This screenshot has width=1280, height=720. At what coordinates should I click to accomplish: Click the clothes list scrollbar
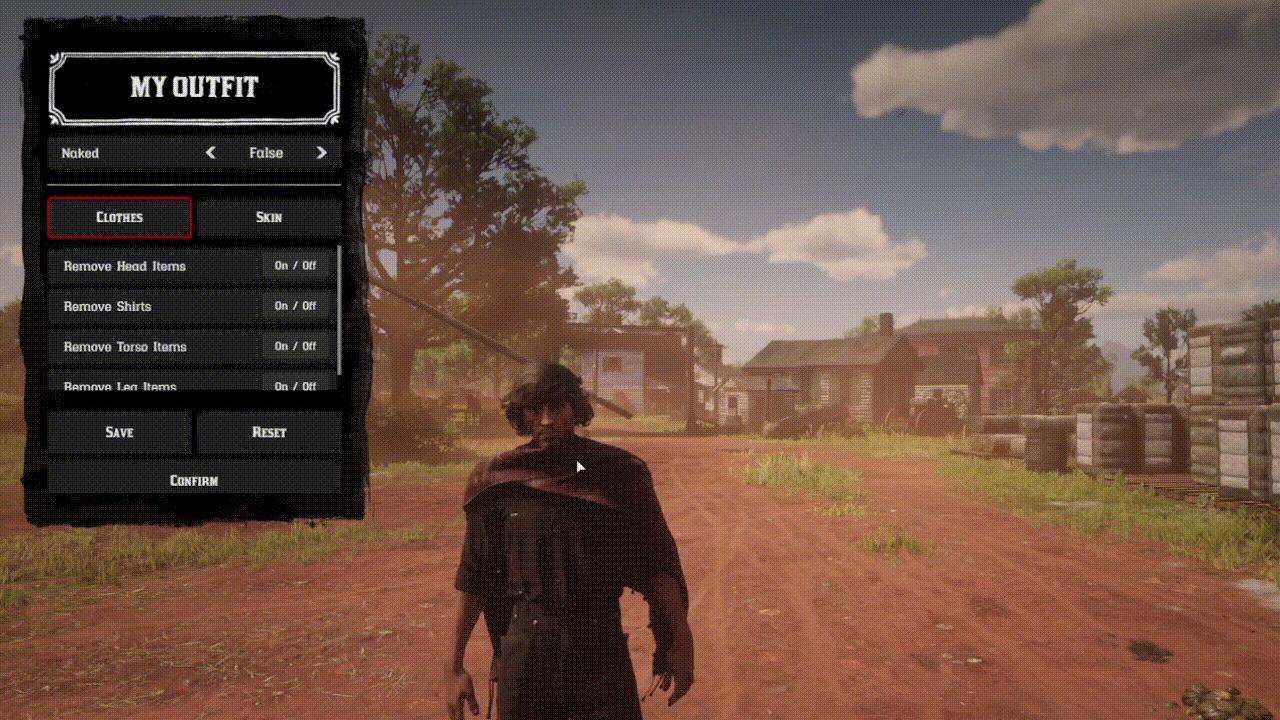339,310
